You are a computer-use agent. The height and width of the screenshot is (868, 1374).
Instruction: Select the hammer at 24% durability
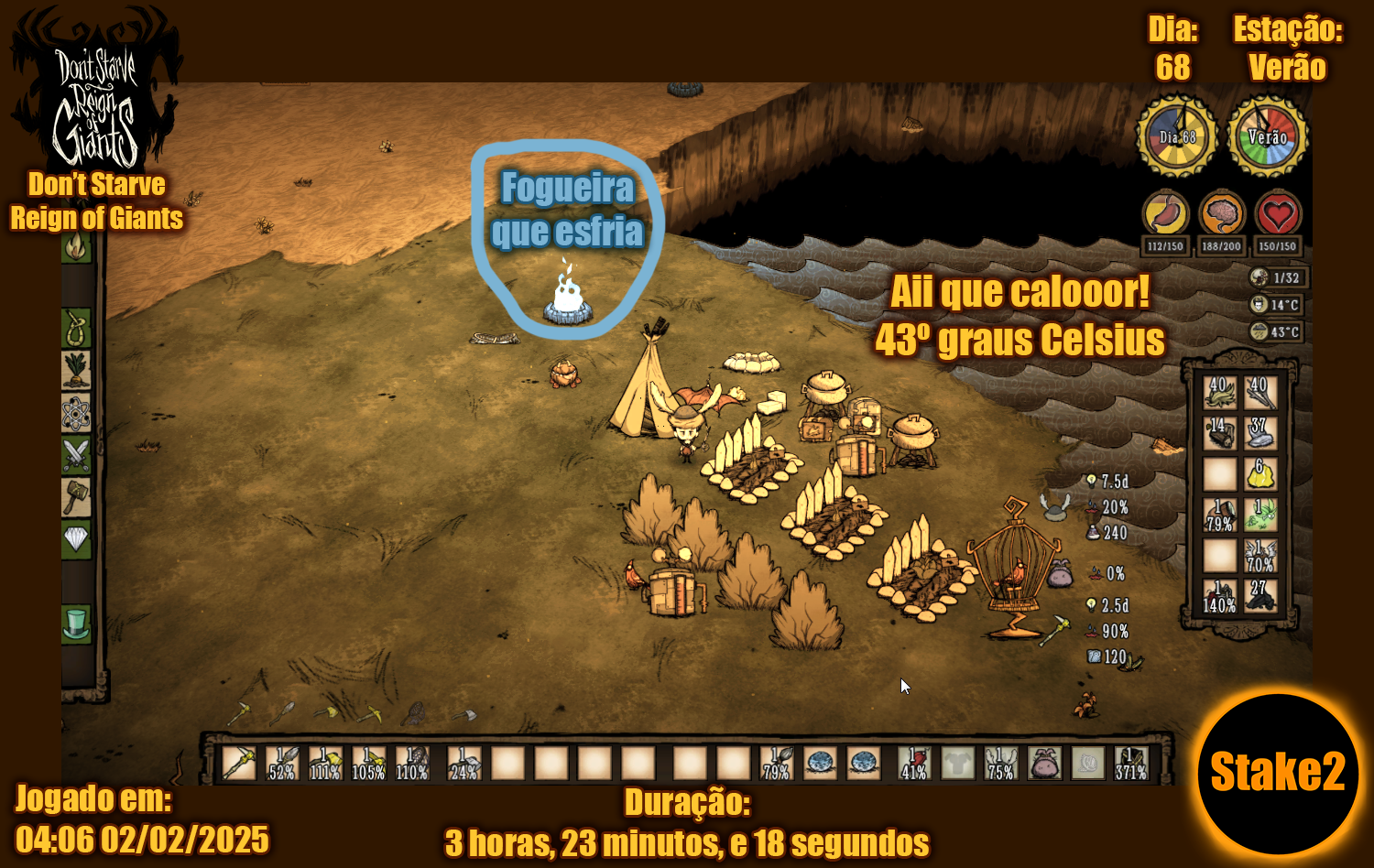tap(463, 763)
